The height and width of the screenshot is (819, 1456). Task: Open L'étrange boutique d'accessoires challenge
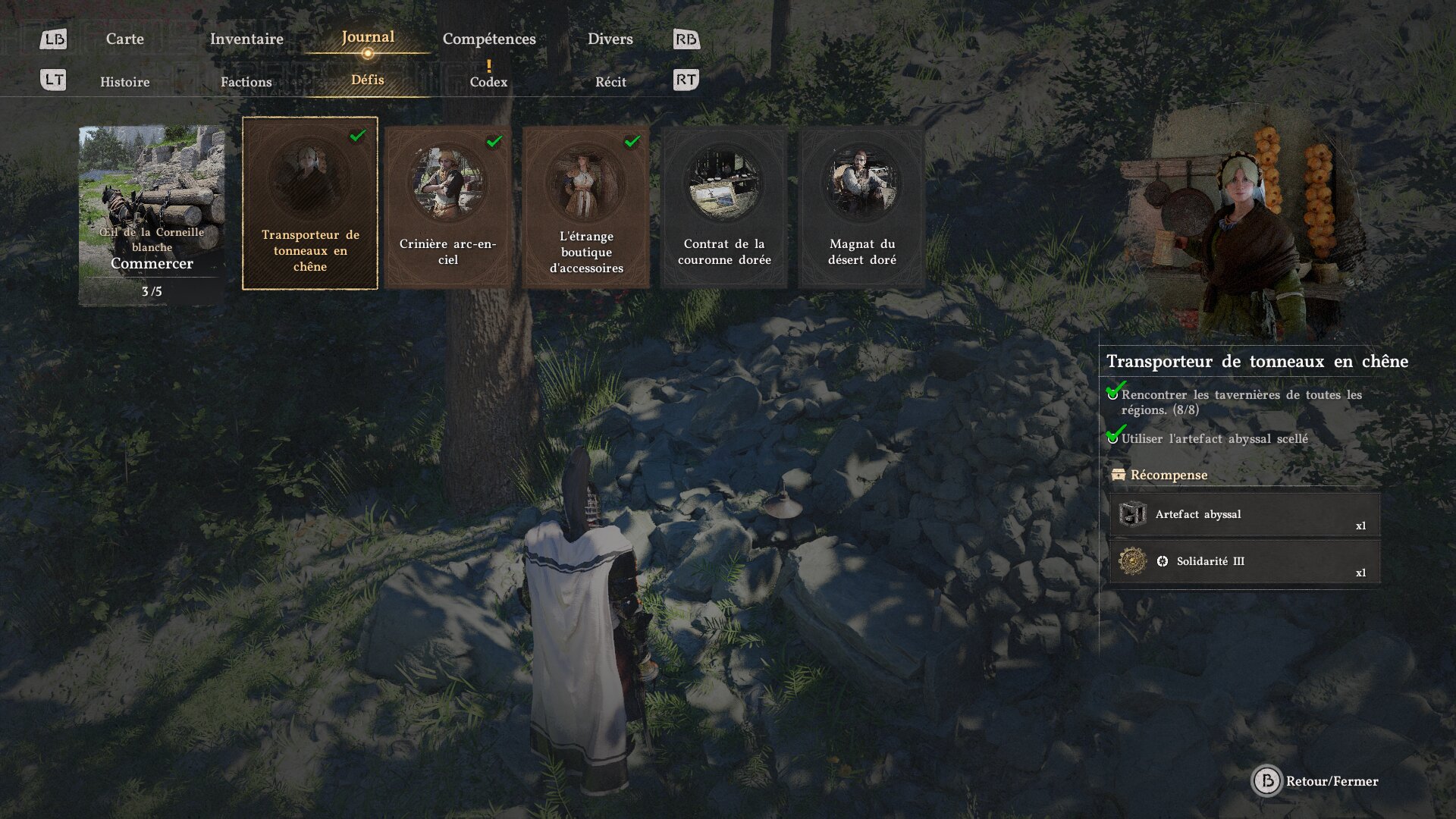[x=586, y=206]
